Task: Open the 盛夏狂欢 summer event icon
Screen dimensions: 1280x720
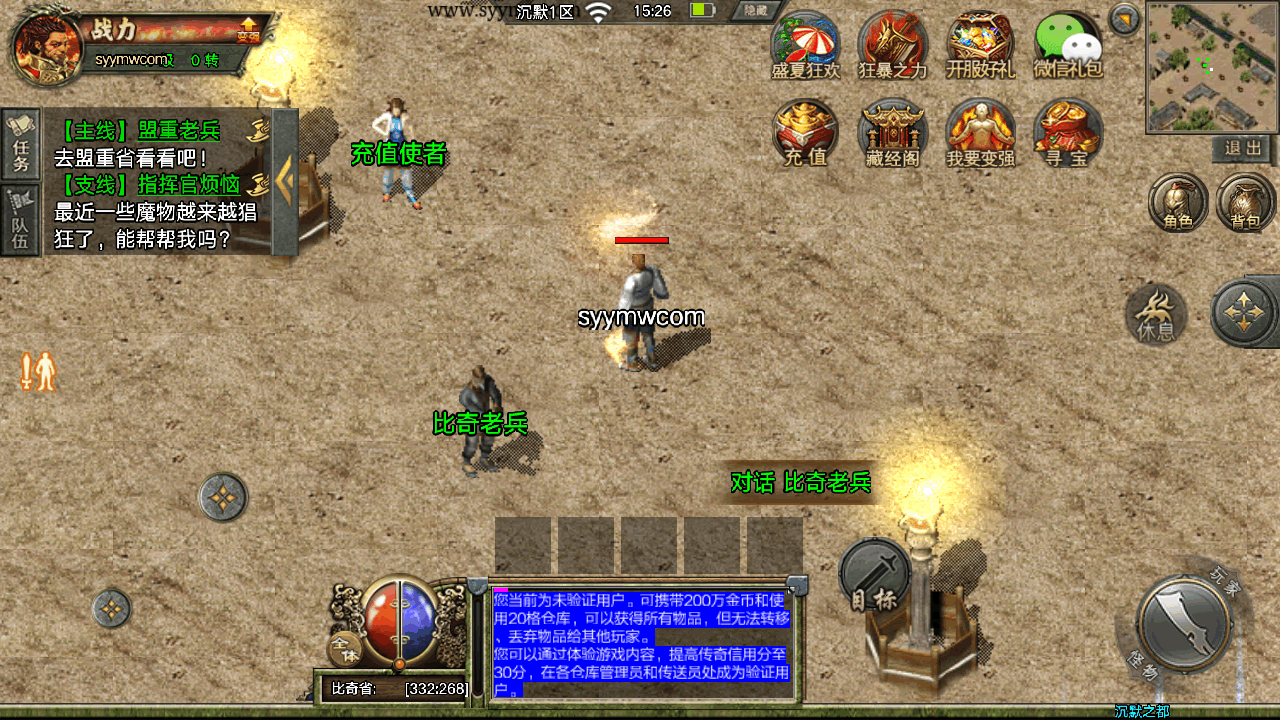Action: click(805, 46)
